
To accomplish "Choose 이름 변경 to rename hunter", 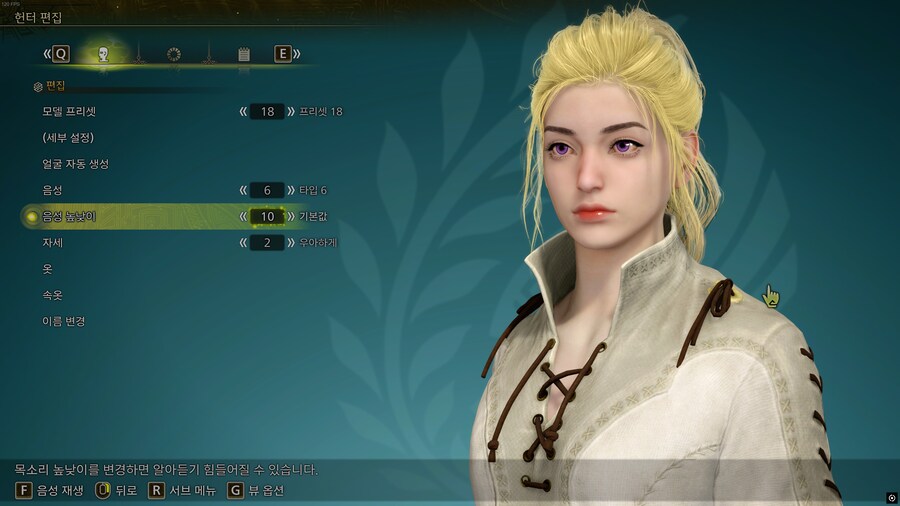I will pyautogui.click(x=64, y=321).
